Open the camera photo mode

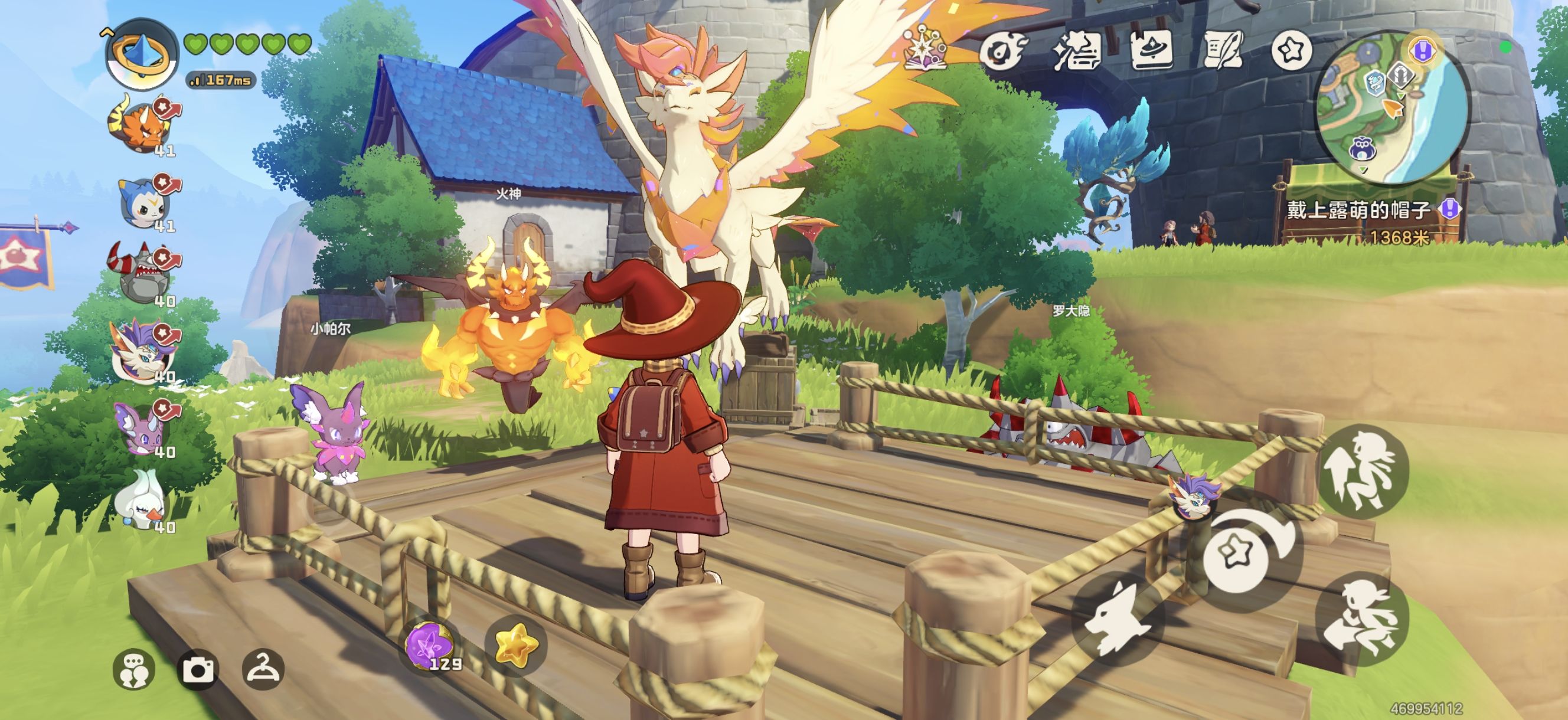coord(198,669)
